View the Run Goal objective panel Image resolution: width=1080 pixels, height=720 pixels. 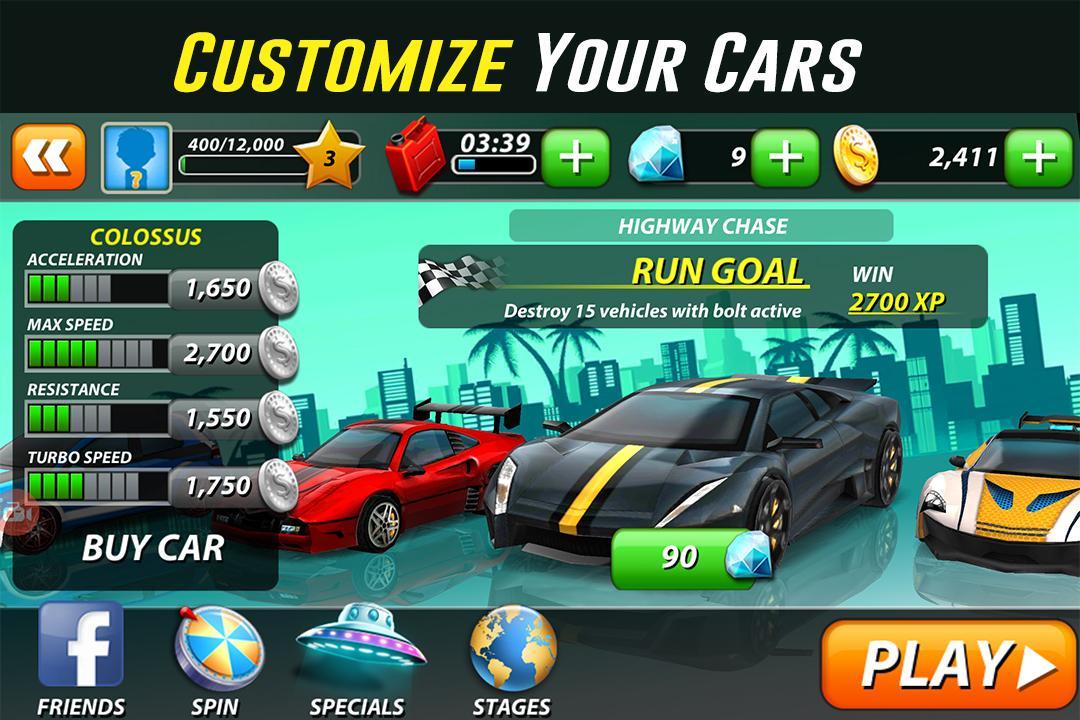click(700, 286)
